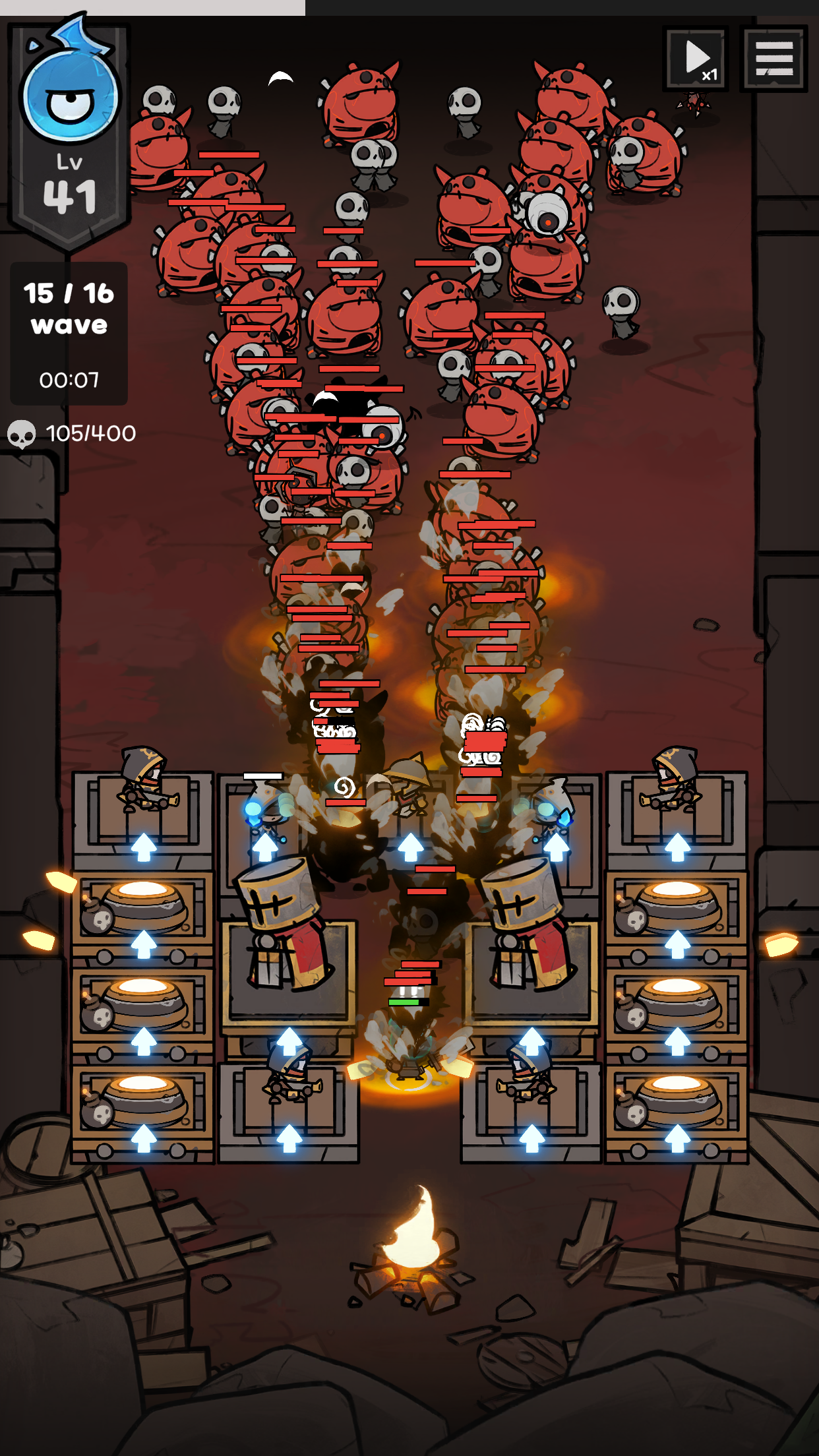819x1456 pixels.
Task: Tap the blue slime level badge
Action: tap(69, 125)
